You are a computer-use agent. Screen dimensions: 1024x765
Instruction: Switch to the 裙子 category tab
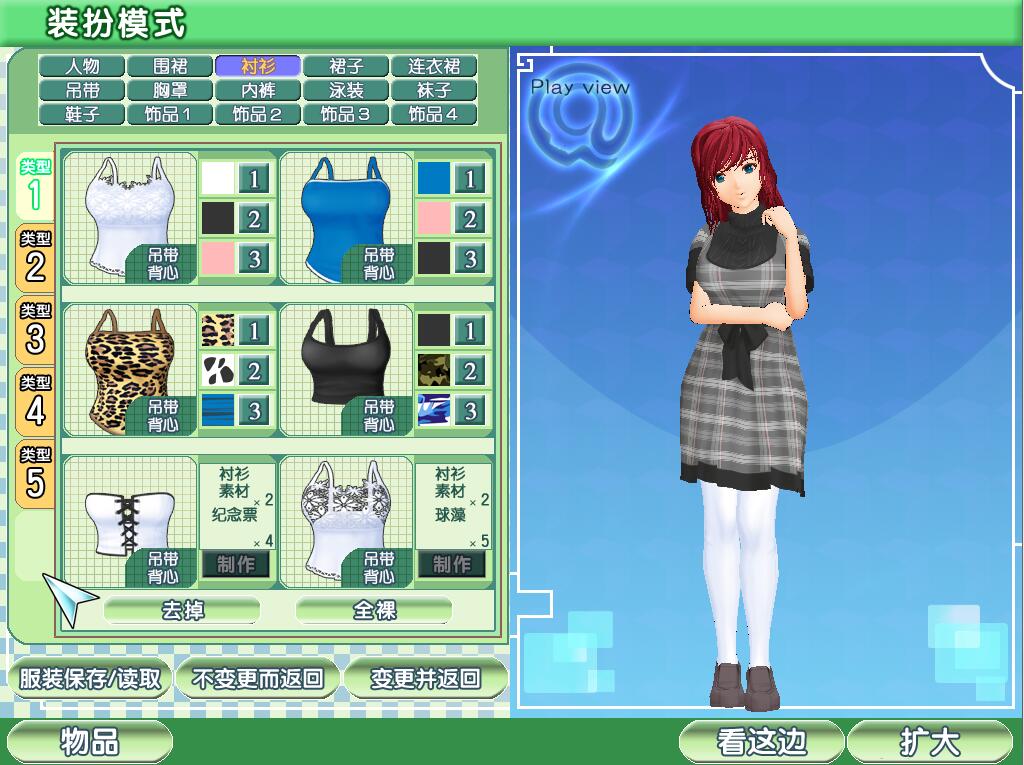point(345,67)
